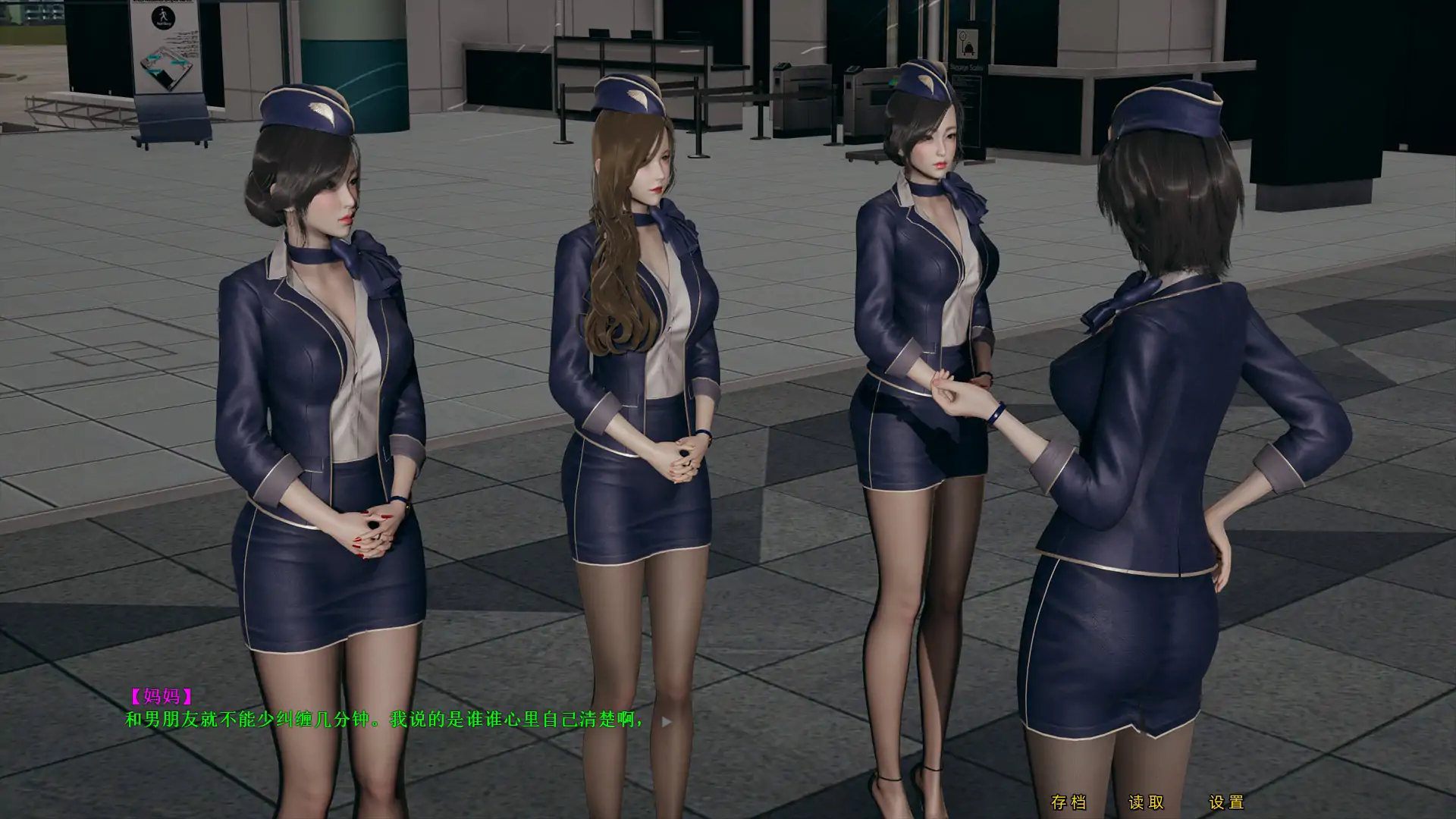Click the dialogue advance triangle arrow
The image size is (1456, 819).
point(666,720)
